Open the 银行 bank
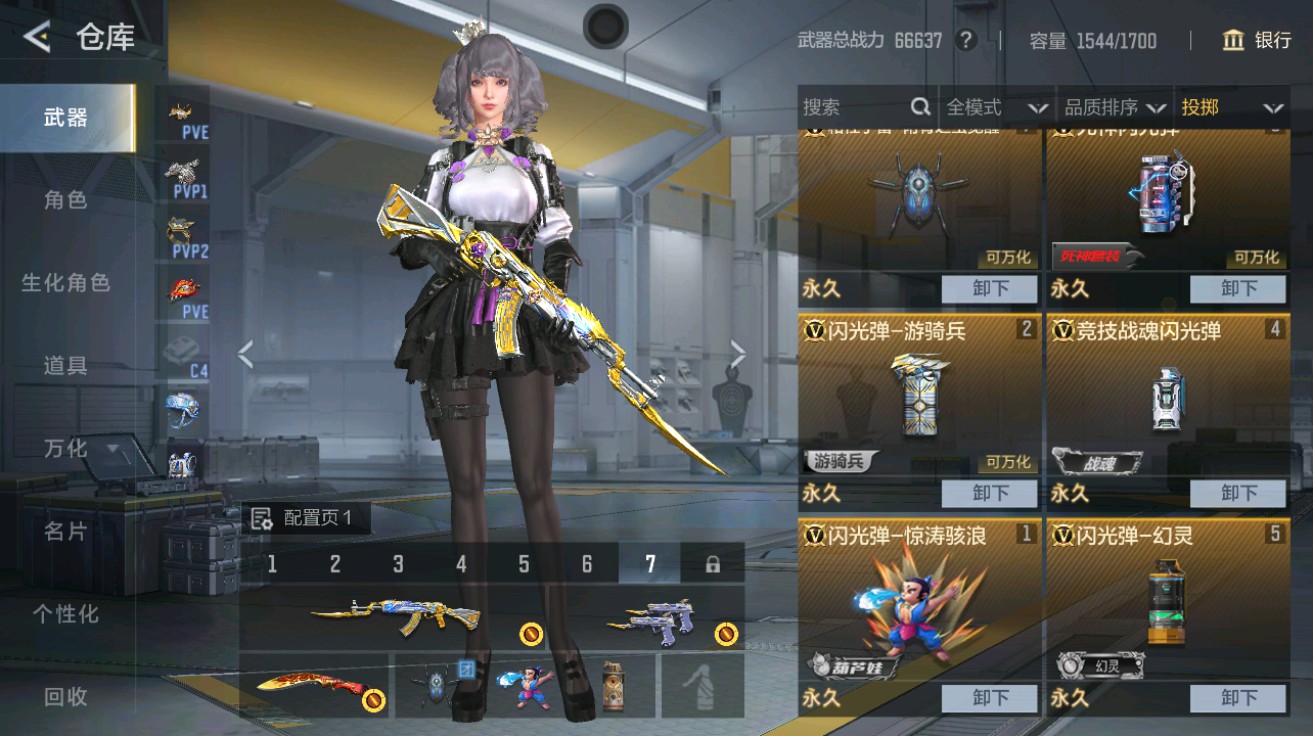This screenshot has width=1313, height=736. point(1257,40)
